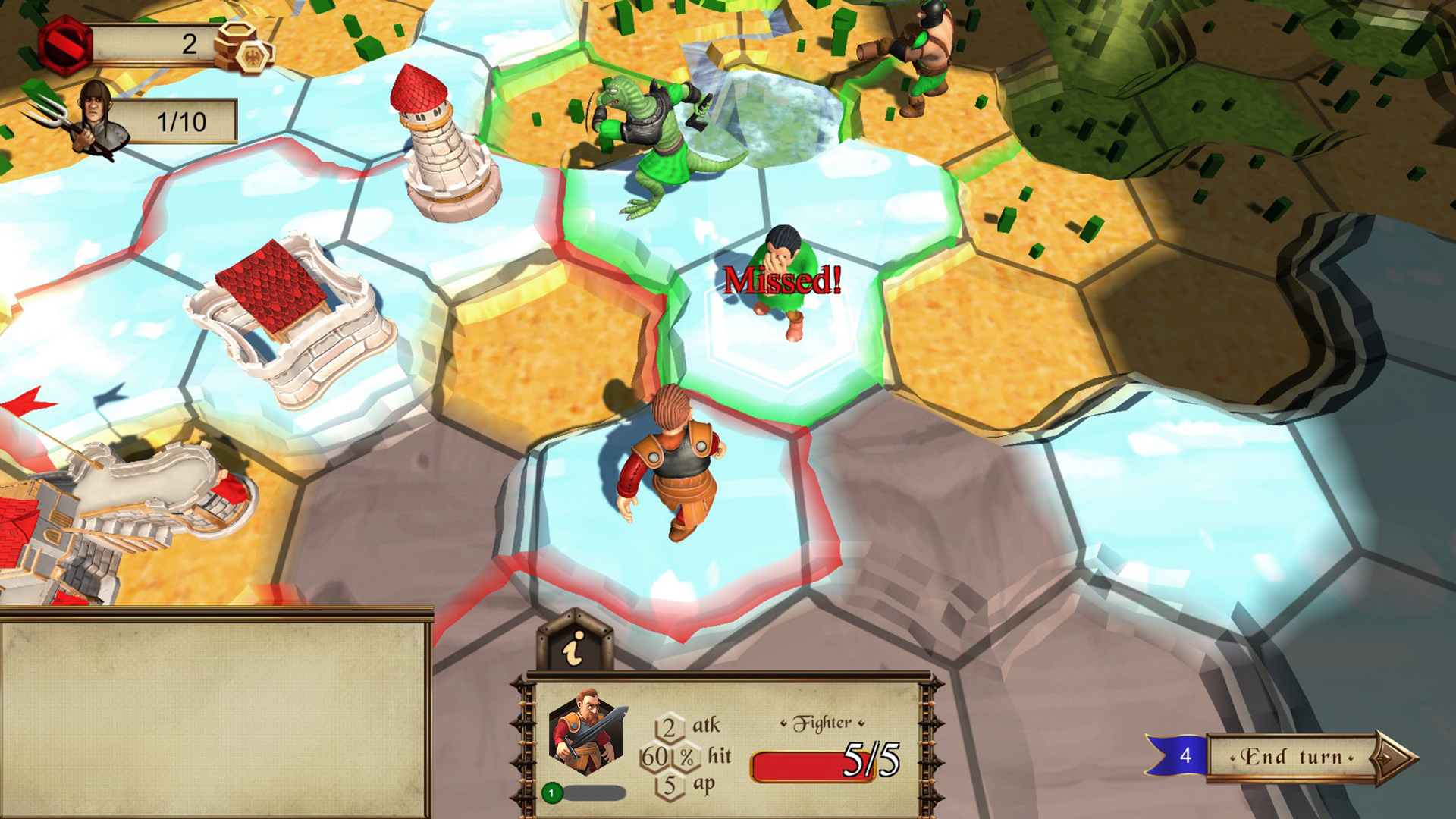
Task: Toggle the green level 1 badge
Action: coord(554,792)
